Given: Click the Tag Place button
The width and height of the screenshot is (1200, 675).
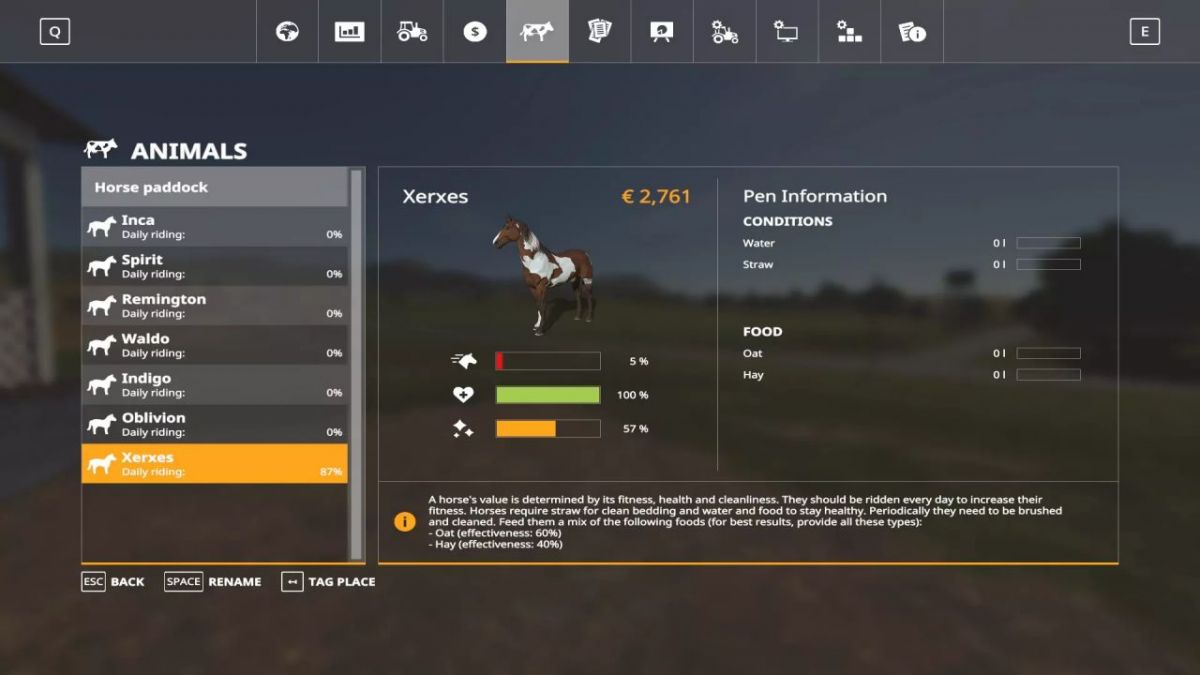Looking at the screenshot, I should pyautogui.click(x=329, y=581).
